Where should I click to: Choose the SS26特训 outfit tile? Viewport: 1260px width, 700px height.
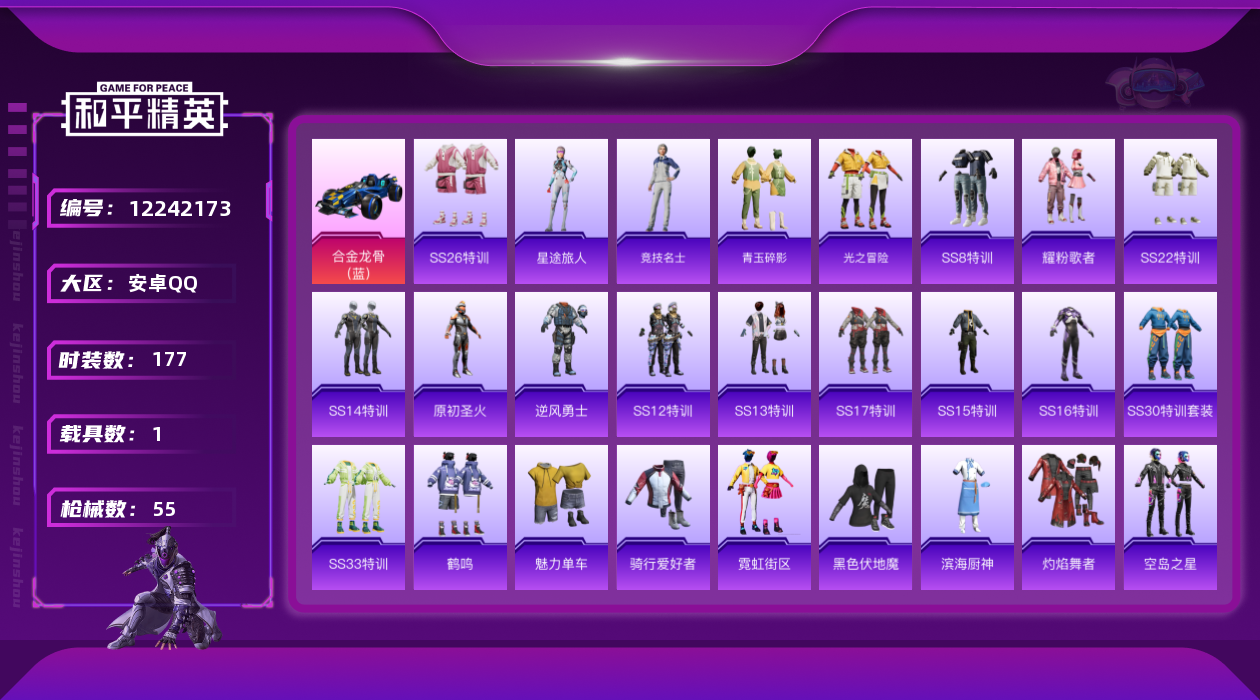(460, 211)
